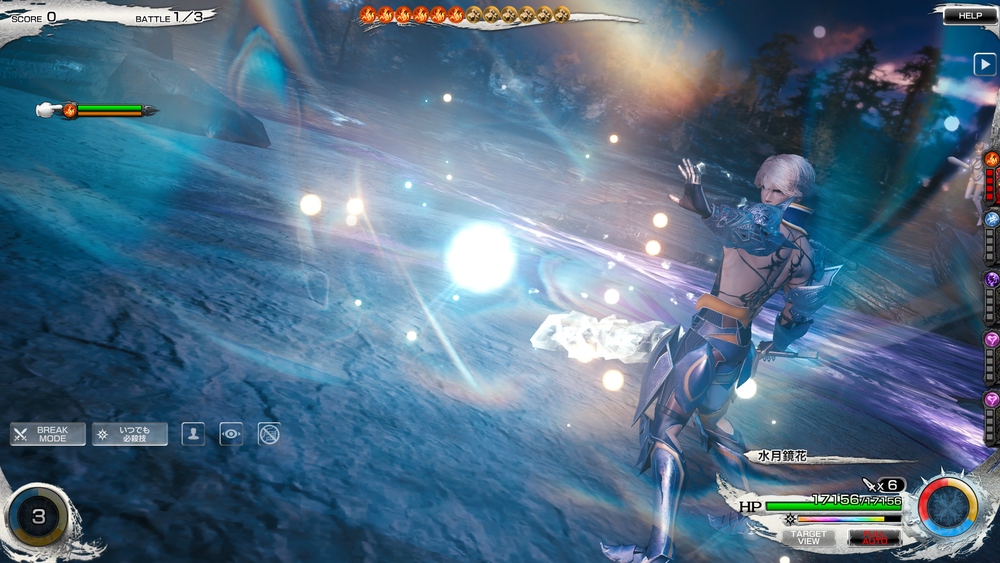
Task: Enable FULL AUTO battle mode
Action: tap(874, 537)
